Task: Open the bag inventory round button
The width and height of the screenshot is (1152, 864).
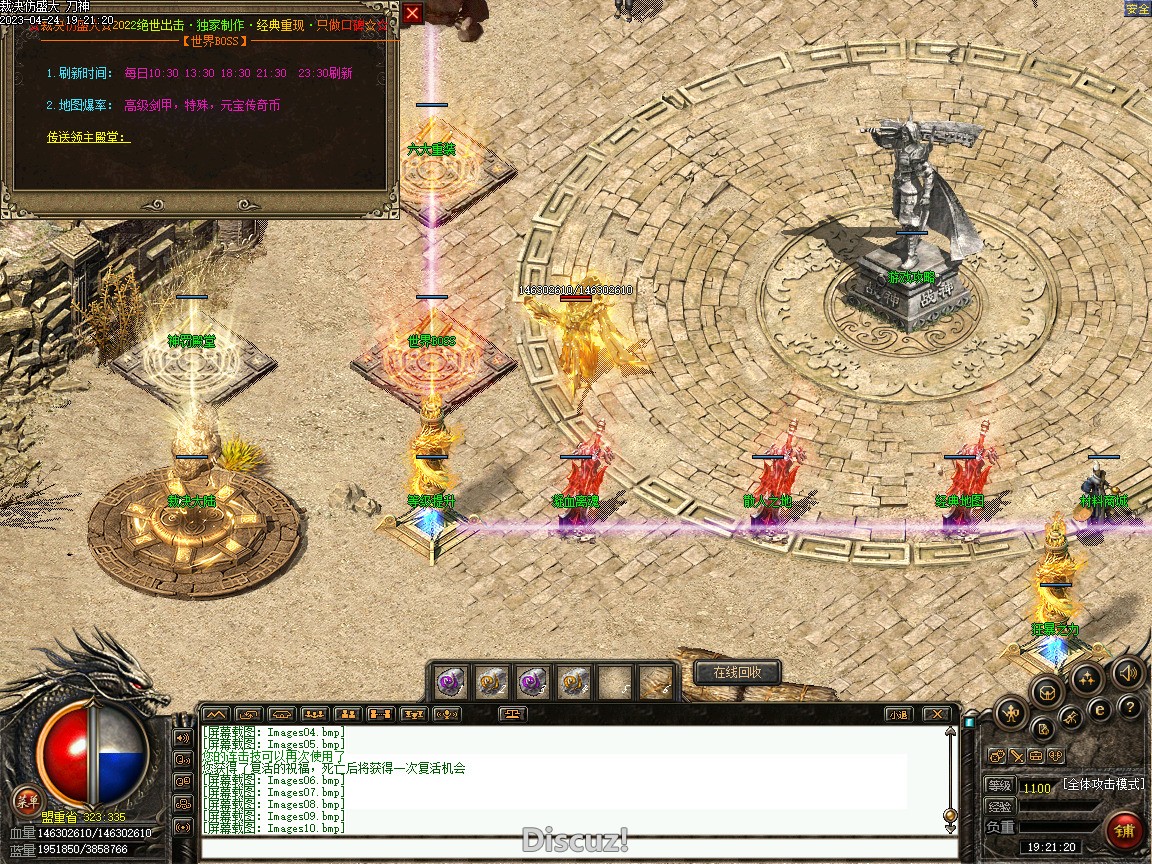Action: click(x=1046, y=691)
